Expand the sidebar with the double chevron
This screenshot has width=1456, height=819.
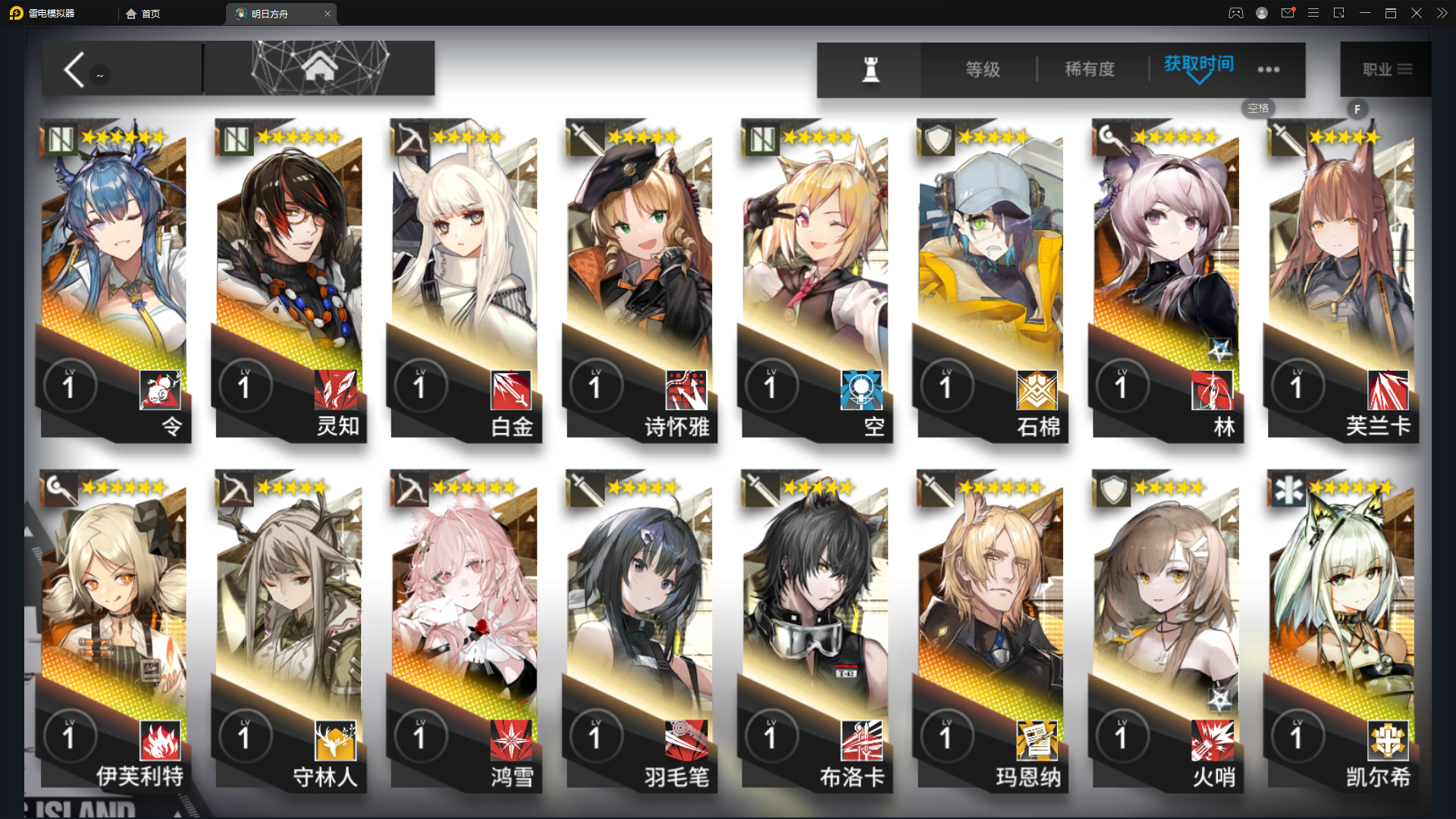(1442, 13)
